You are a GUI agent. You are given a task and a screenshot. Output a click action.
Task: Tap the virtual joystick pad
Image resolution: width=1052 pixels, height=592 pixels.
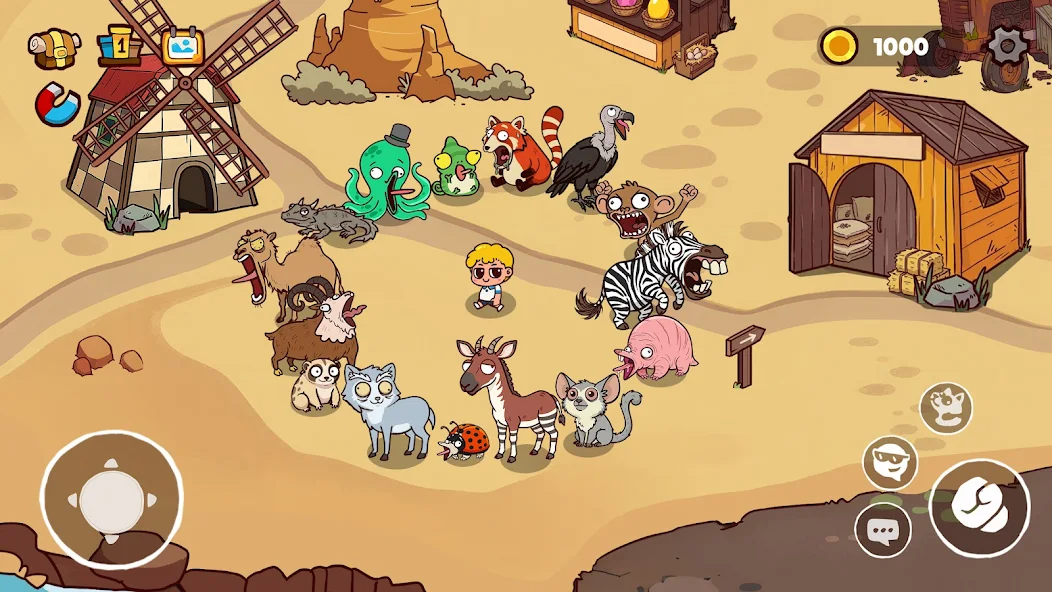pyautogui.click(x=111, y=500)
